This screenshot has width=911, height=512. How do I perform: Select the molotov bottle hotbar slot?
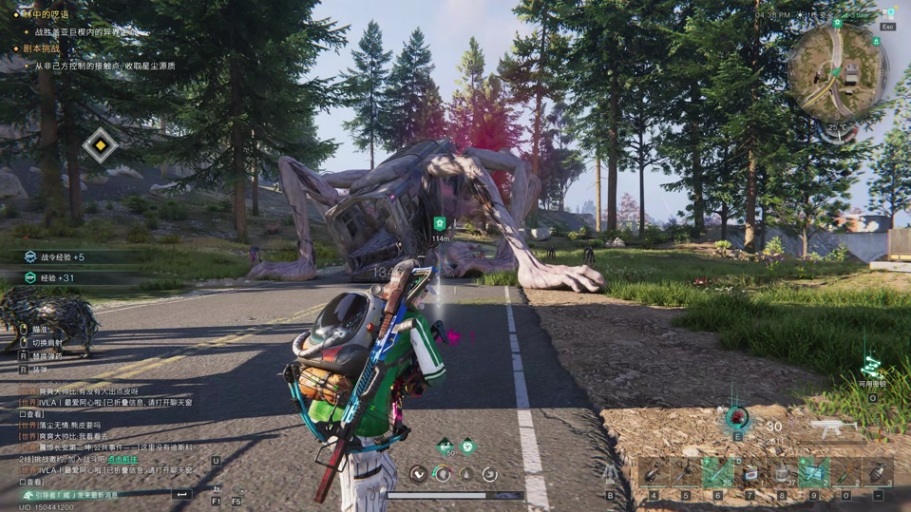845,472
